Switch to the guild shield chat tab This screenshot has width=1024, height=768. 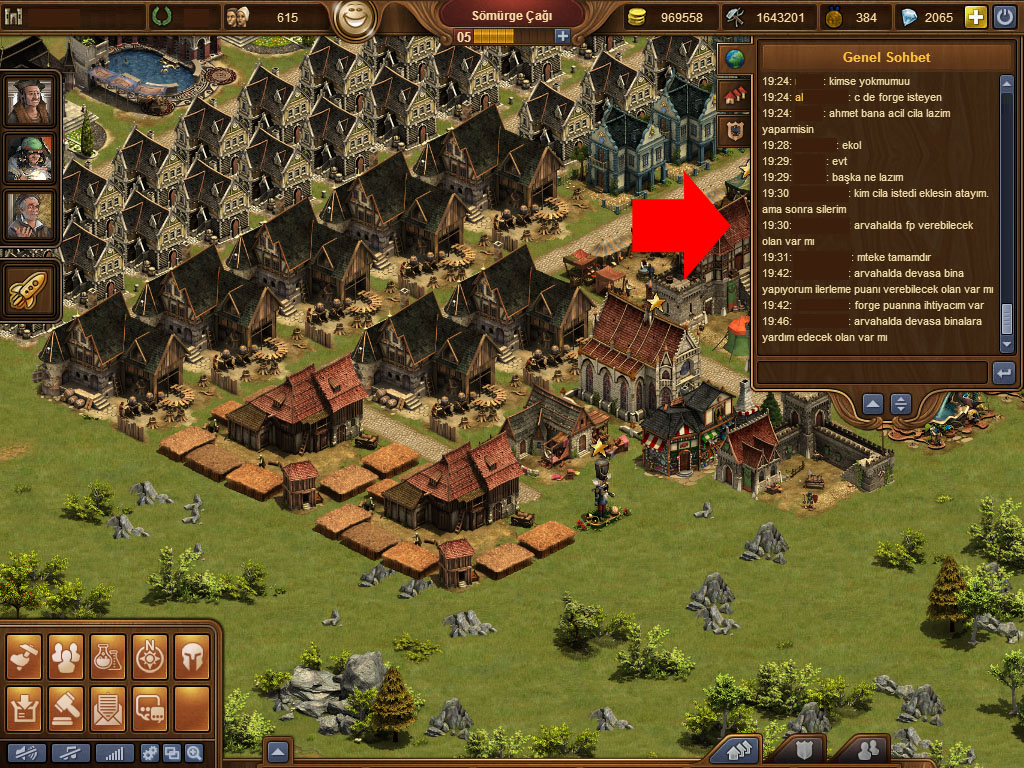735,130
